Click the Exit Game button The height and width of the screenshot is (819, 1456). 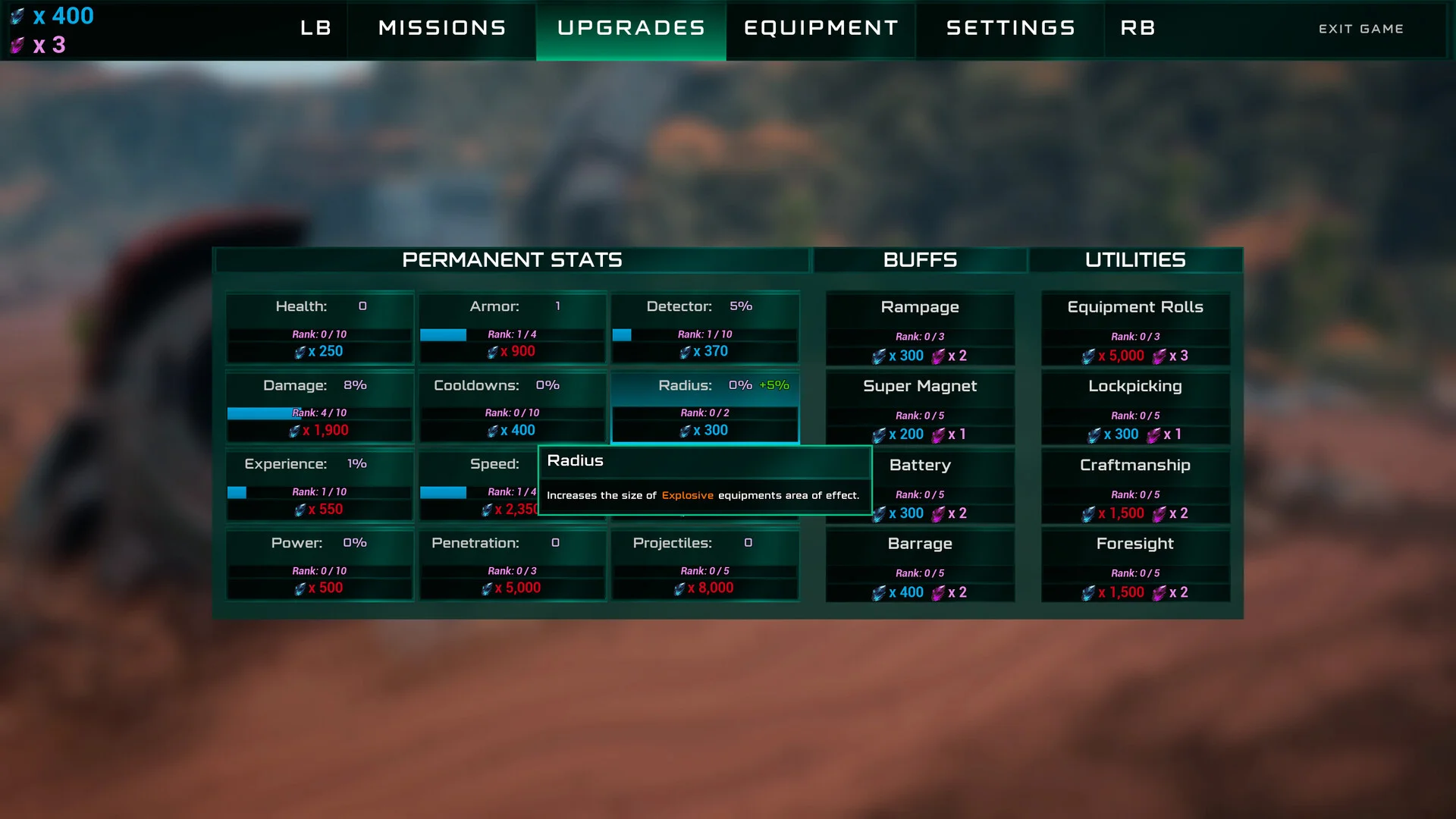pyautogui.click(x=1360, y=29)
